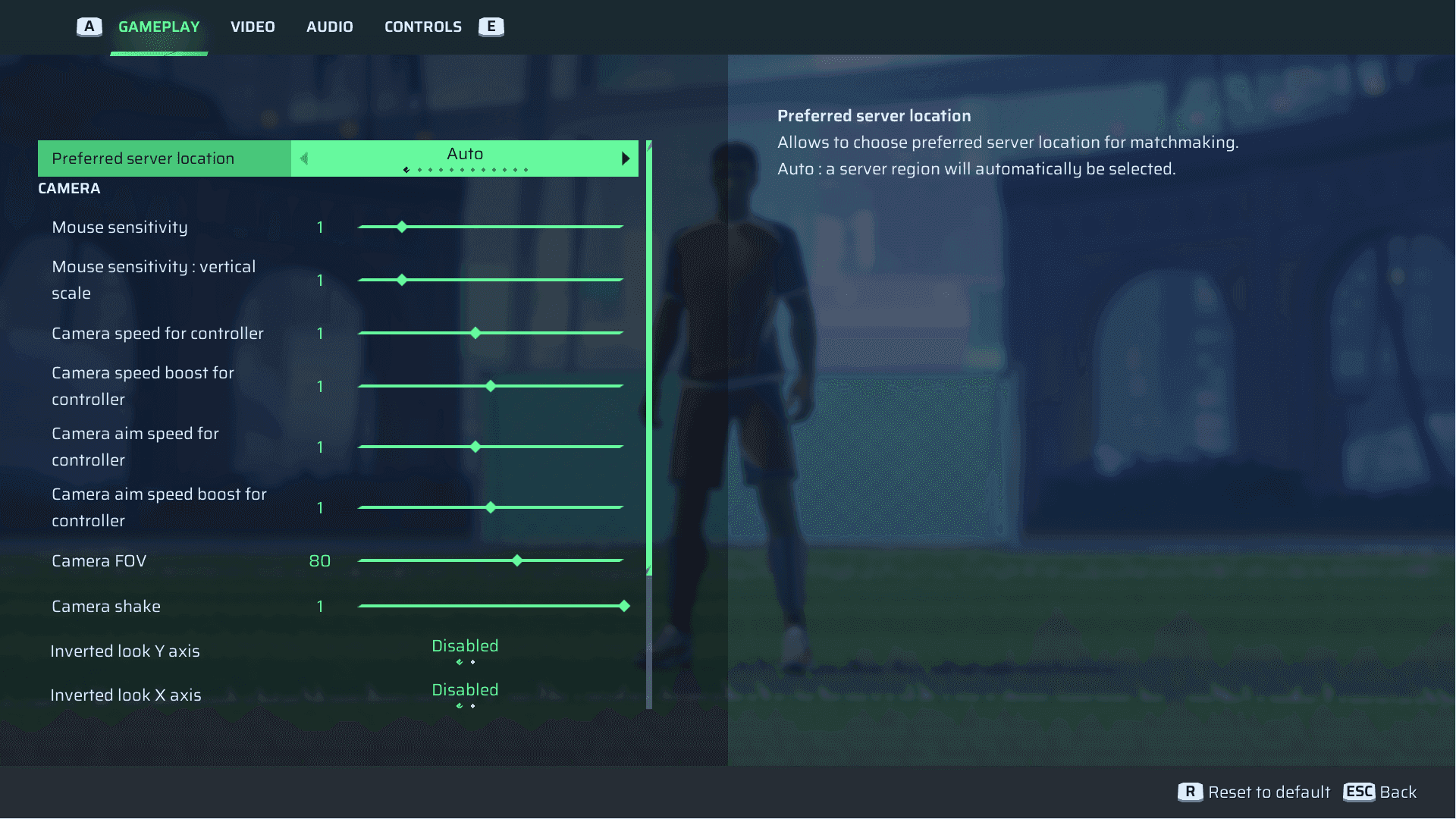Viewport: 1456px width, 819px height.
Task: Select the CONTROLS tab
Action: [422, 26]
